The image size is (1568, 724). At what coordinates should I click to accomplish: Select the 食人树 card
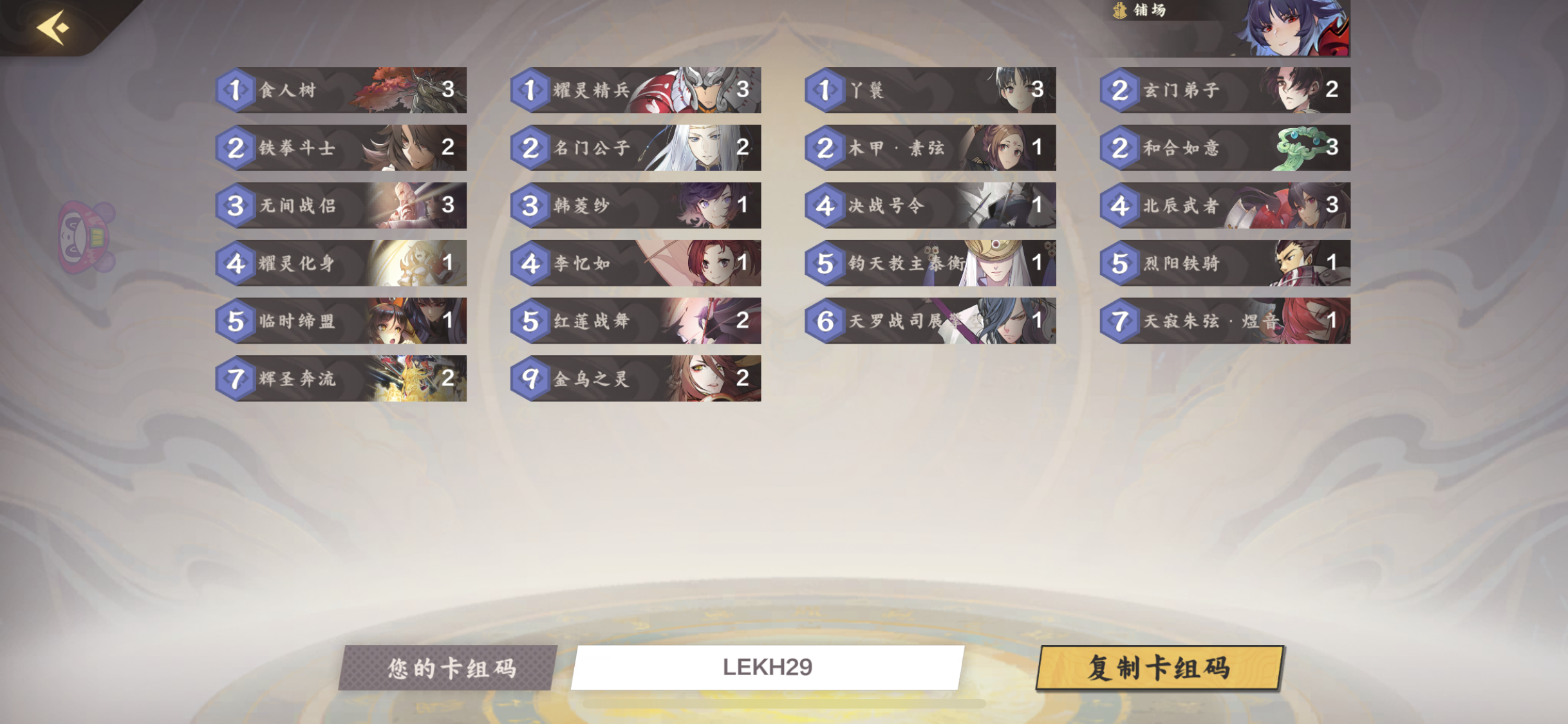(341, 90)
